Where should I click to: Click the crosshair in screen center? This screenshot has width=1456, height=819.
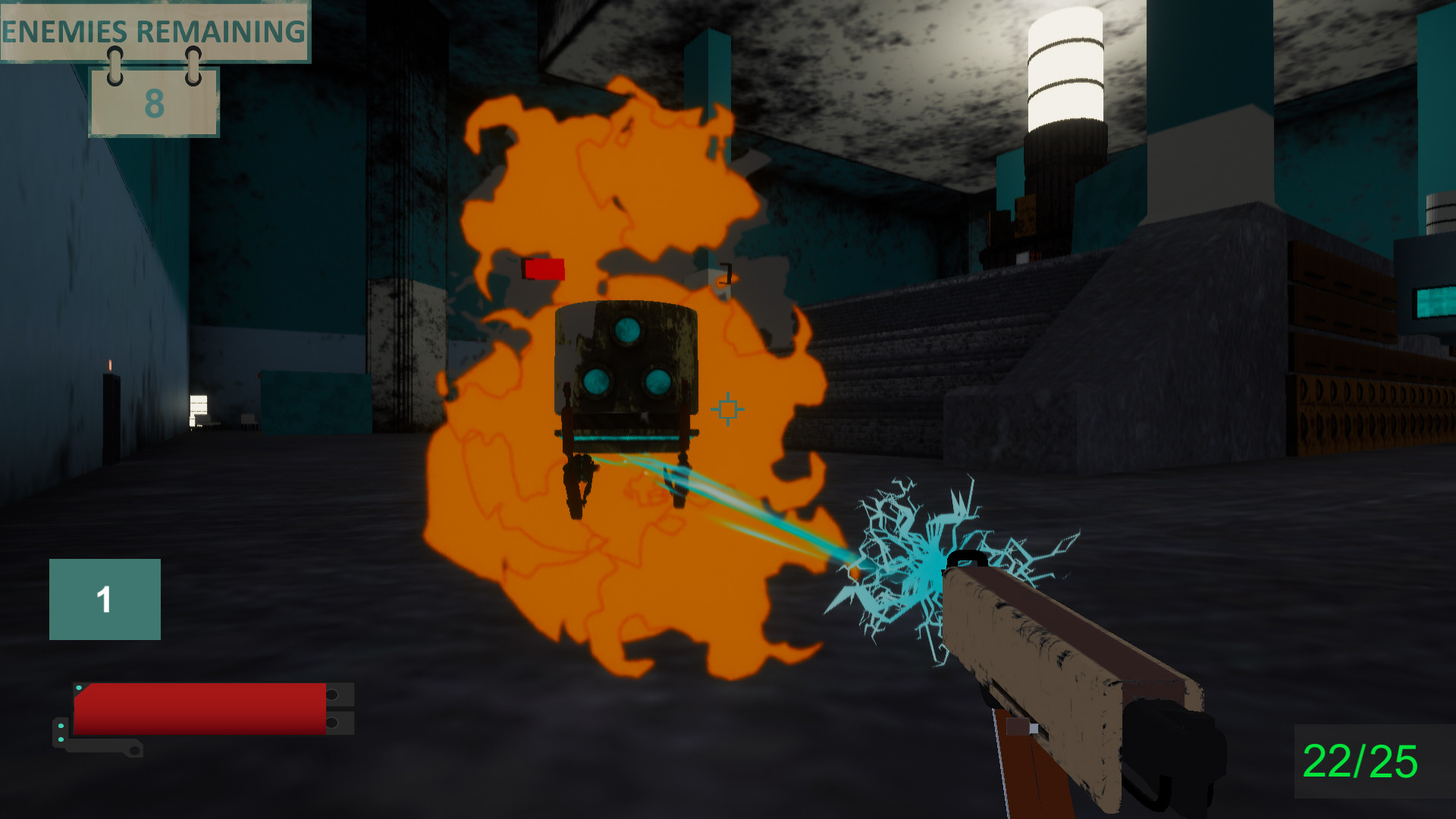point(727,409)
